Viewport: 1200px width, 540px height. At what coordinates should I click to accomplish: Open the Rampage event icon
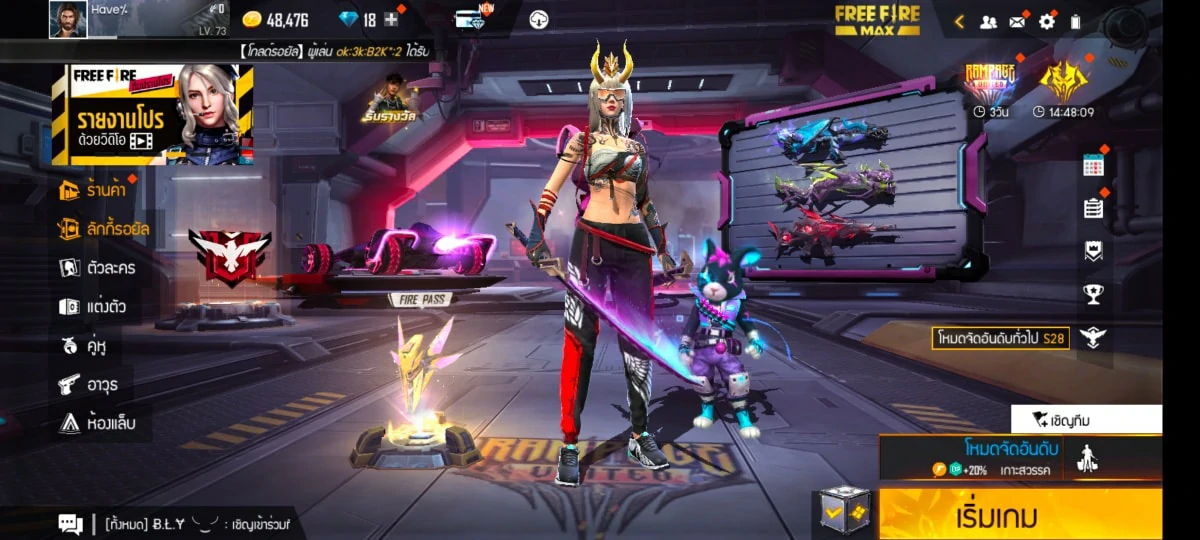click(x=990, y=82)
